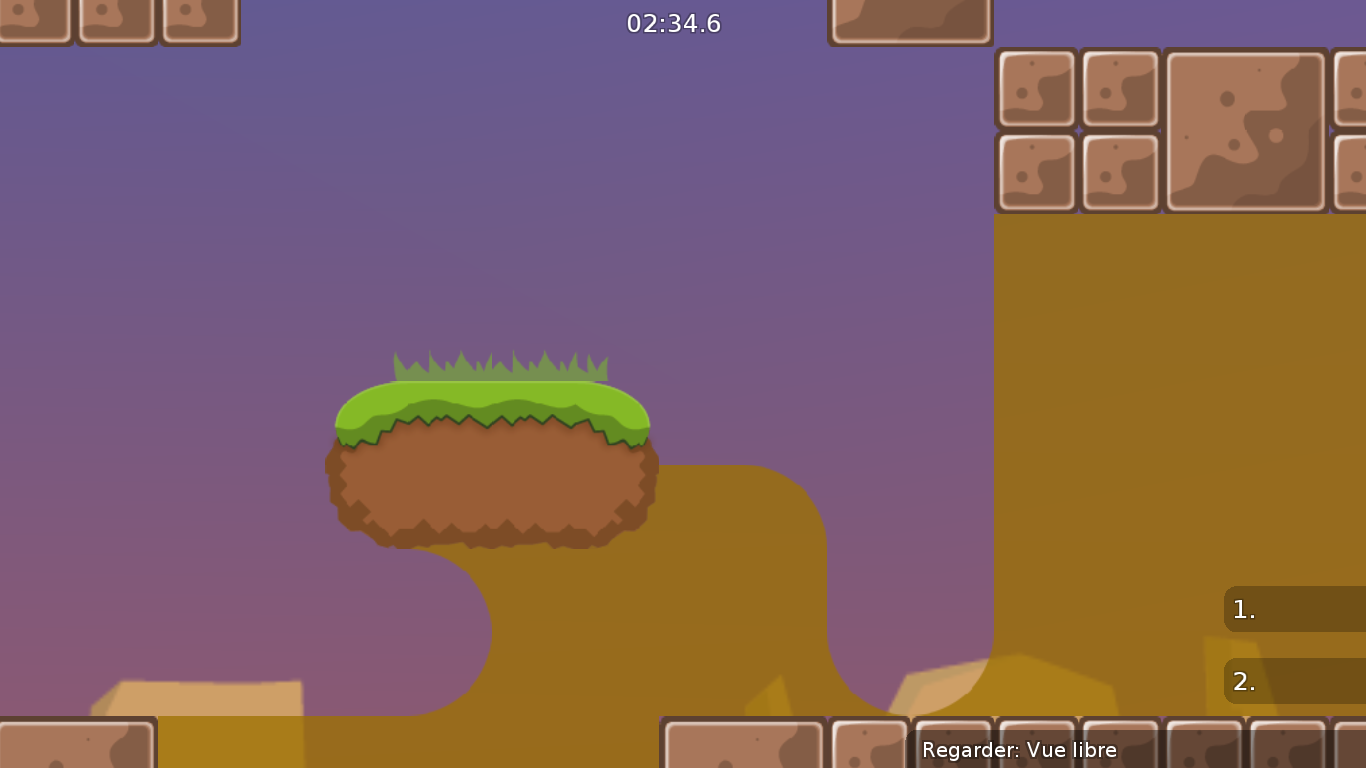Click the timer showing 02:34.6

tap(674, 23)
